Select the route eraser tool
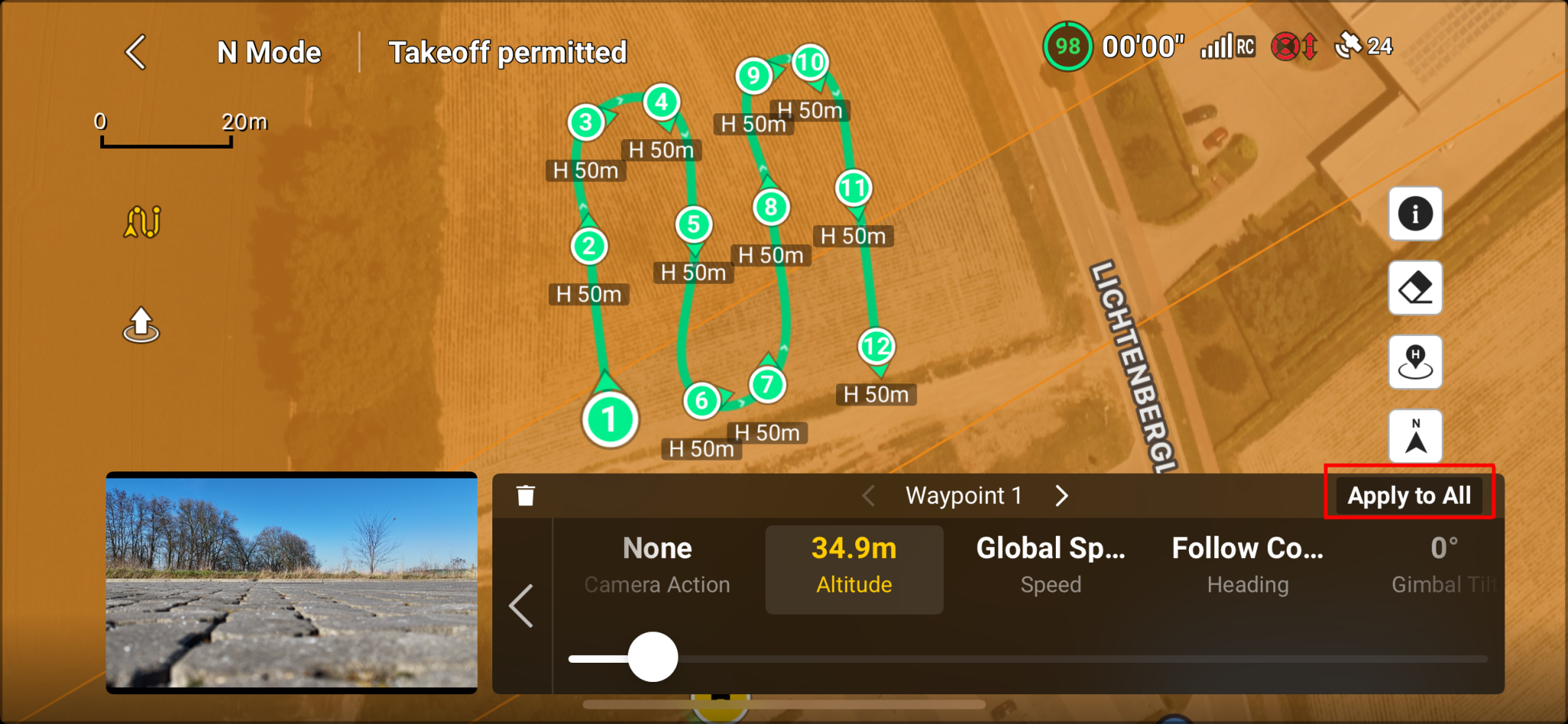The image size is (1568, 724). [1414, 288]
